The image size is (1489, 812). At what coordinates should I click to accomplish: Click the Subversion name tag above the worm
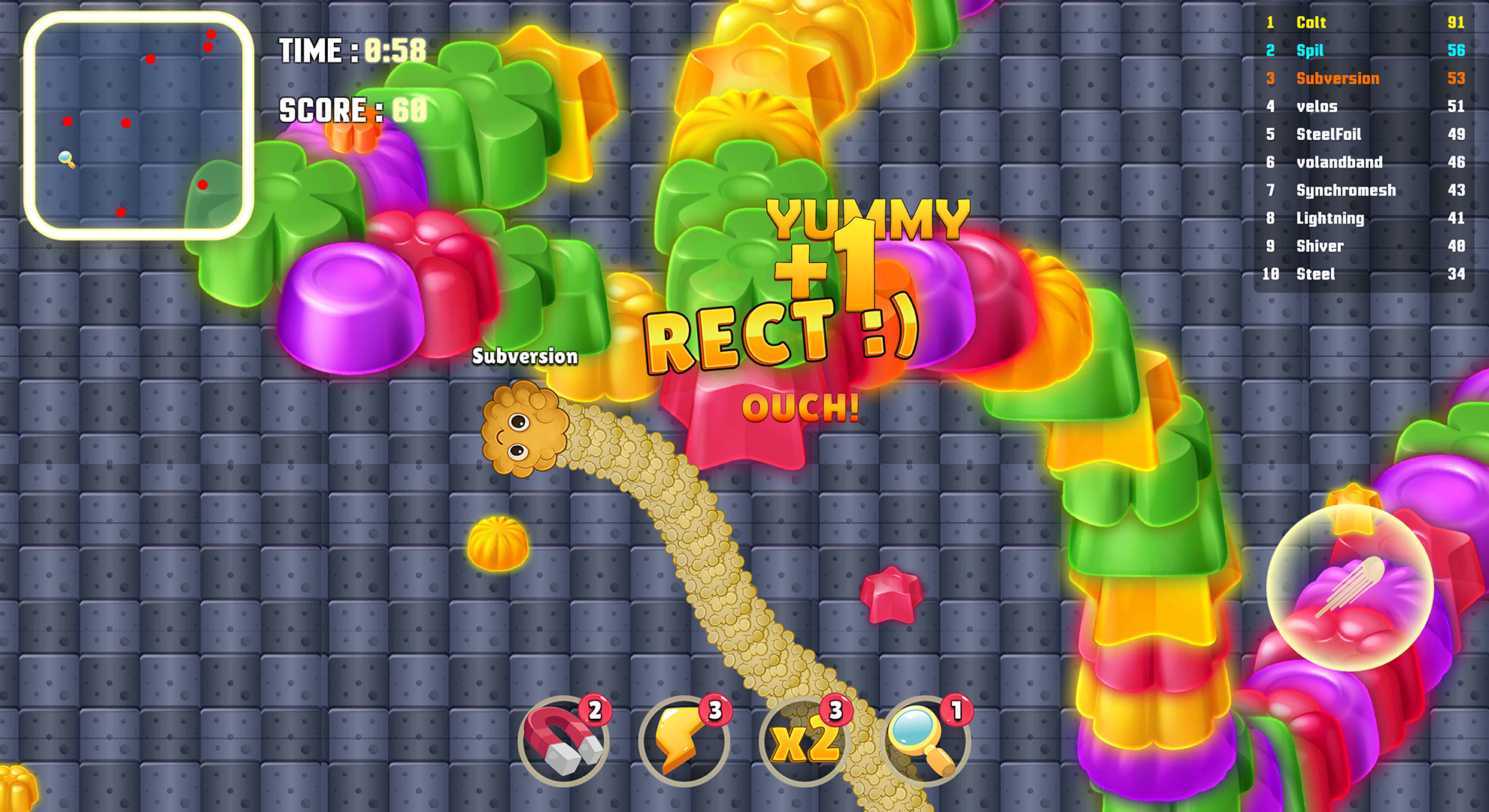[525, 357]
